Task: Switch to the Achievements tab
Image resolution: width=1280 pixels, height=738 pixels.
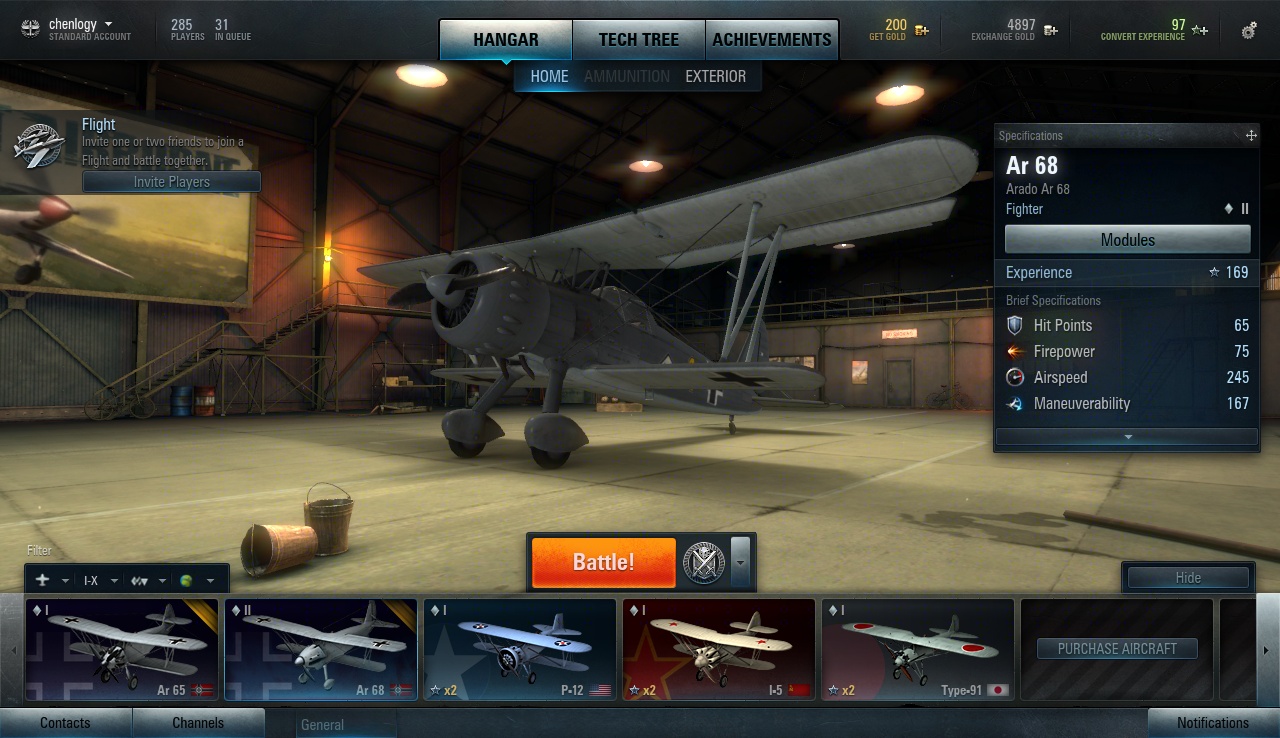Action: click(x=771, y=40)
